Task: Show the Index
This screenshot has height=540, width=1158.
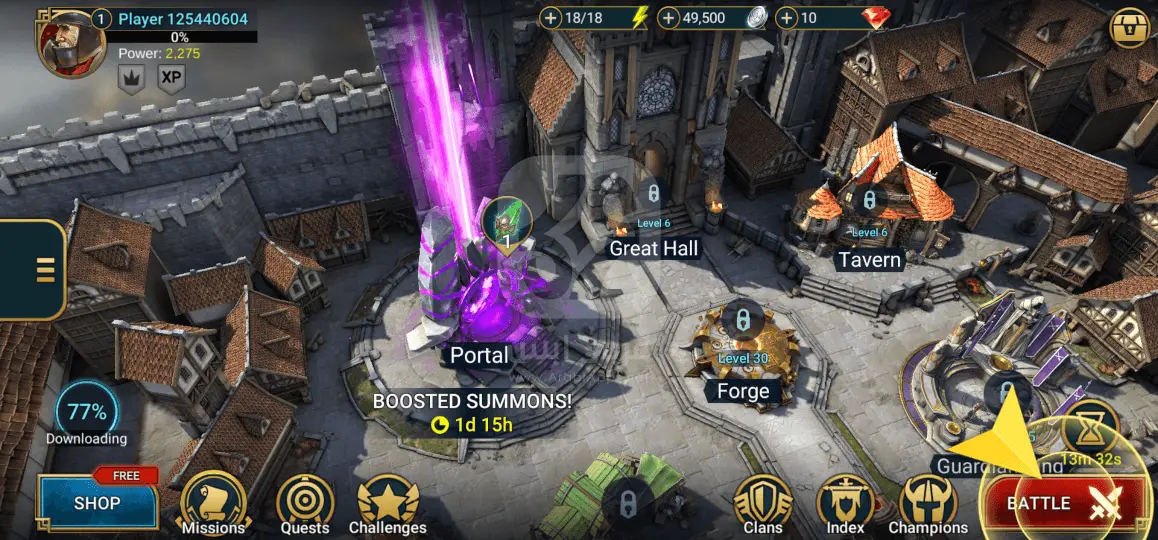Action: click(846, 502)
